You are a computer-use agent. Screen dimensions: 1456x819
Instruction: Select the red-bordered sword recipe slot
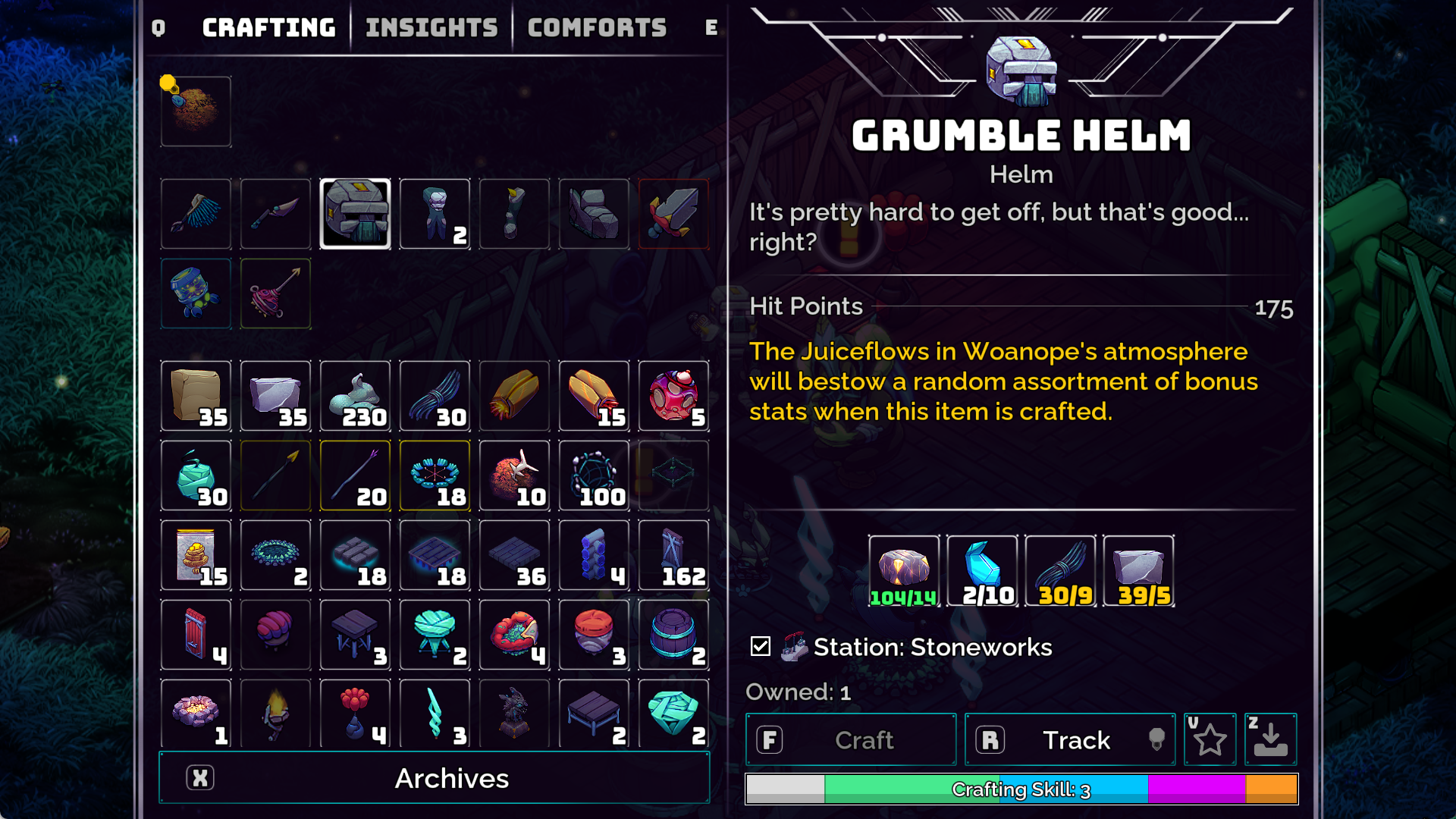click(x=673, y=214)
